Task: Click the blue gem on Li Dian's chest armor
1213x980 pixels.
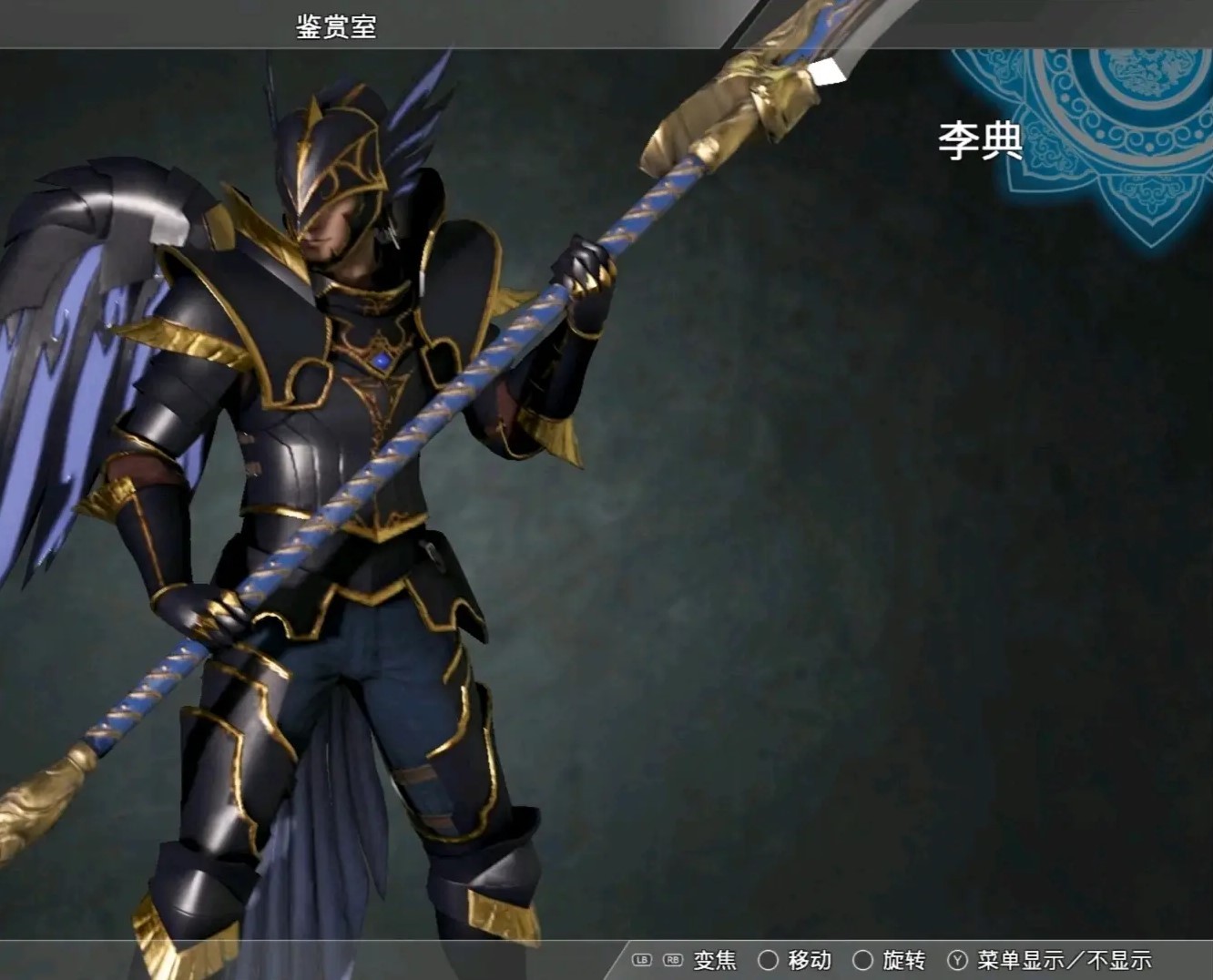Action: pos(381,361)
